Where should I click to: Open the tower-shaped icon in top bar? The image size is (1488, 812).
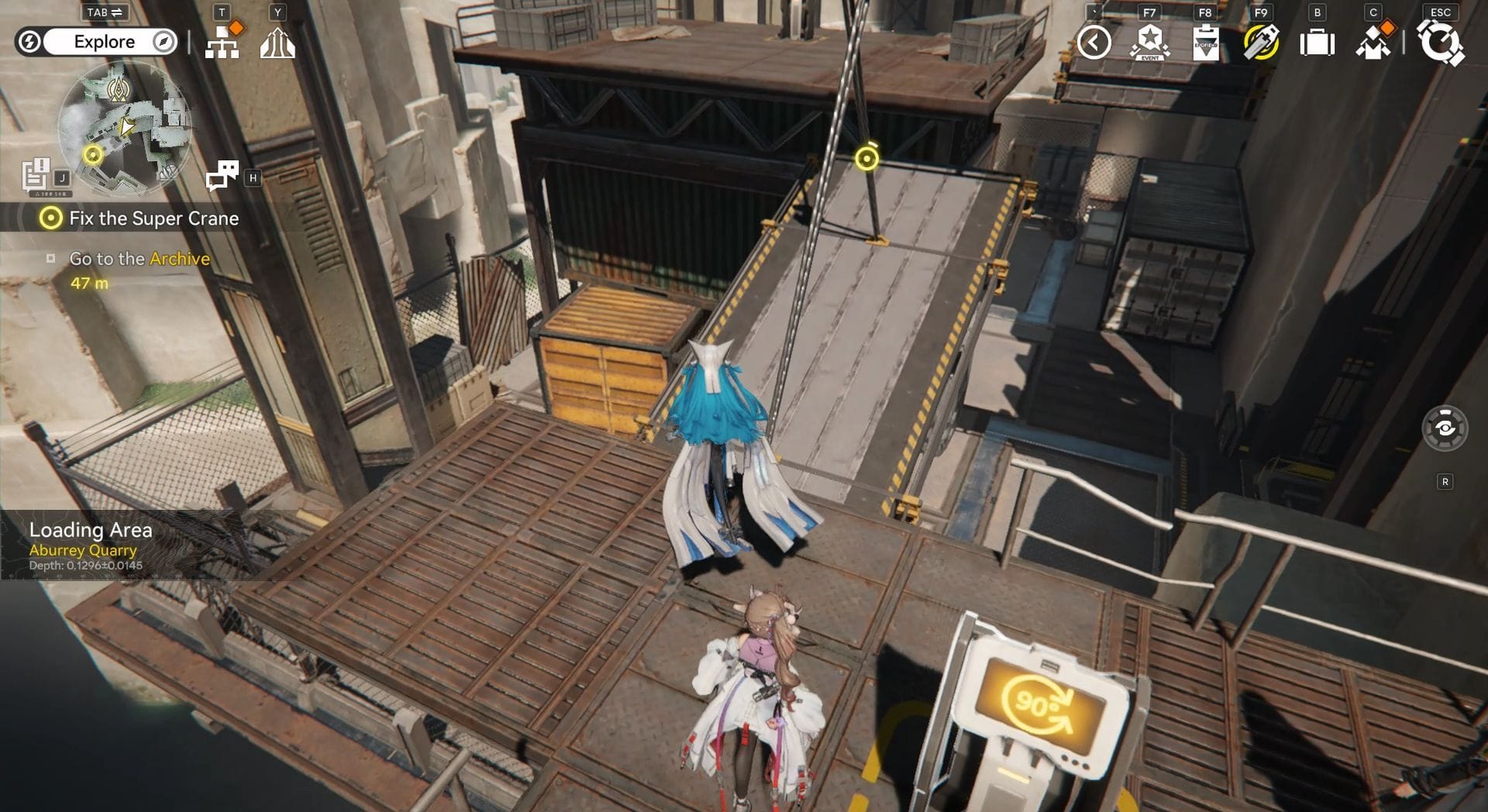click(x=277, y=43)
